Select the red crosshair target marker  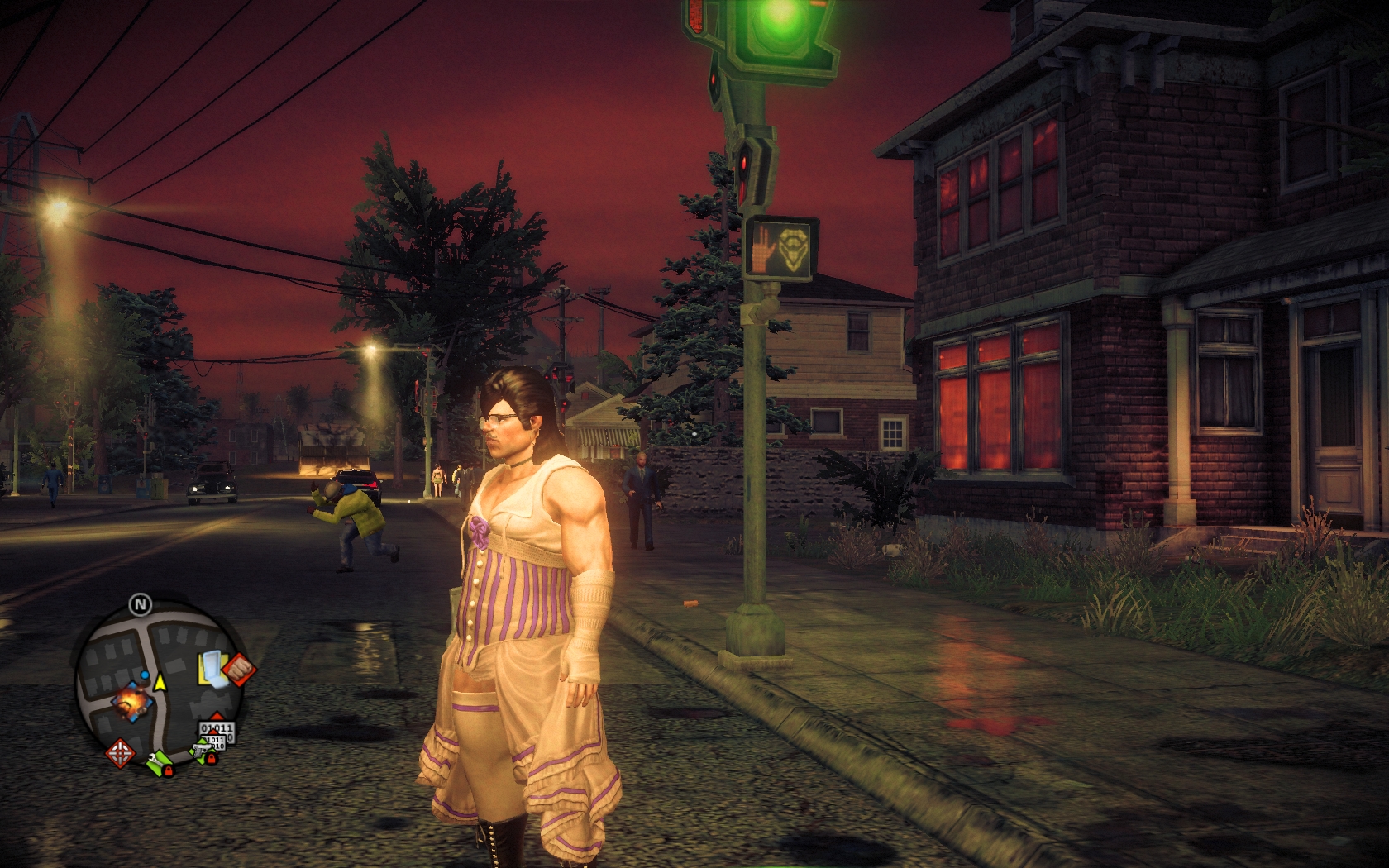(x=122, y=753)
